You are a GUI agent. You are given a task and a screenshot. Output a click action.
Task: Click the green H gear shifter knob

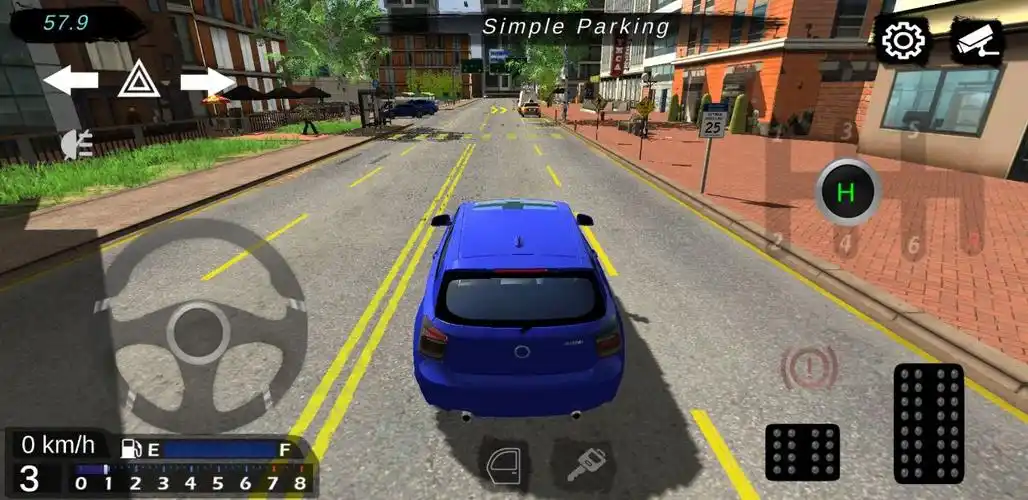click(847, 192)
